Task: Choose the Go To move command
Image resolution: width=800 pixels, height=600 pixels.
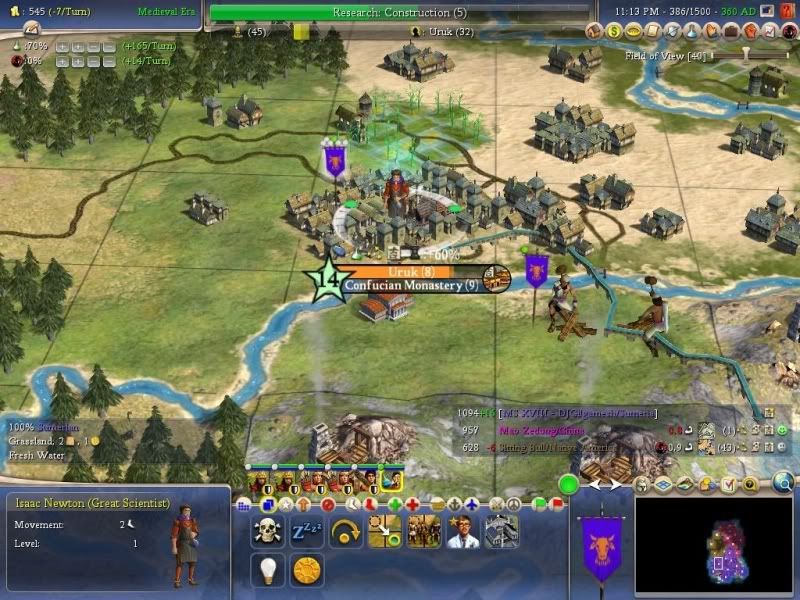Action: pos(384,530)
